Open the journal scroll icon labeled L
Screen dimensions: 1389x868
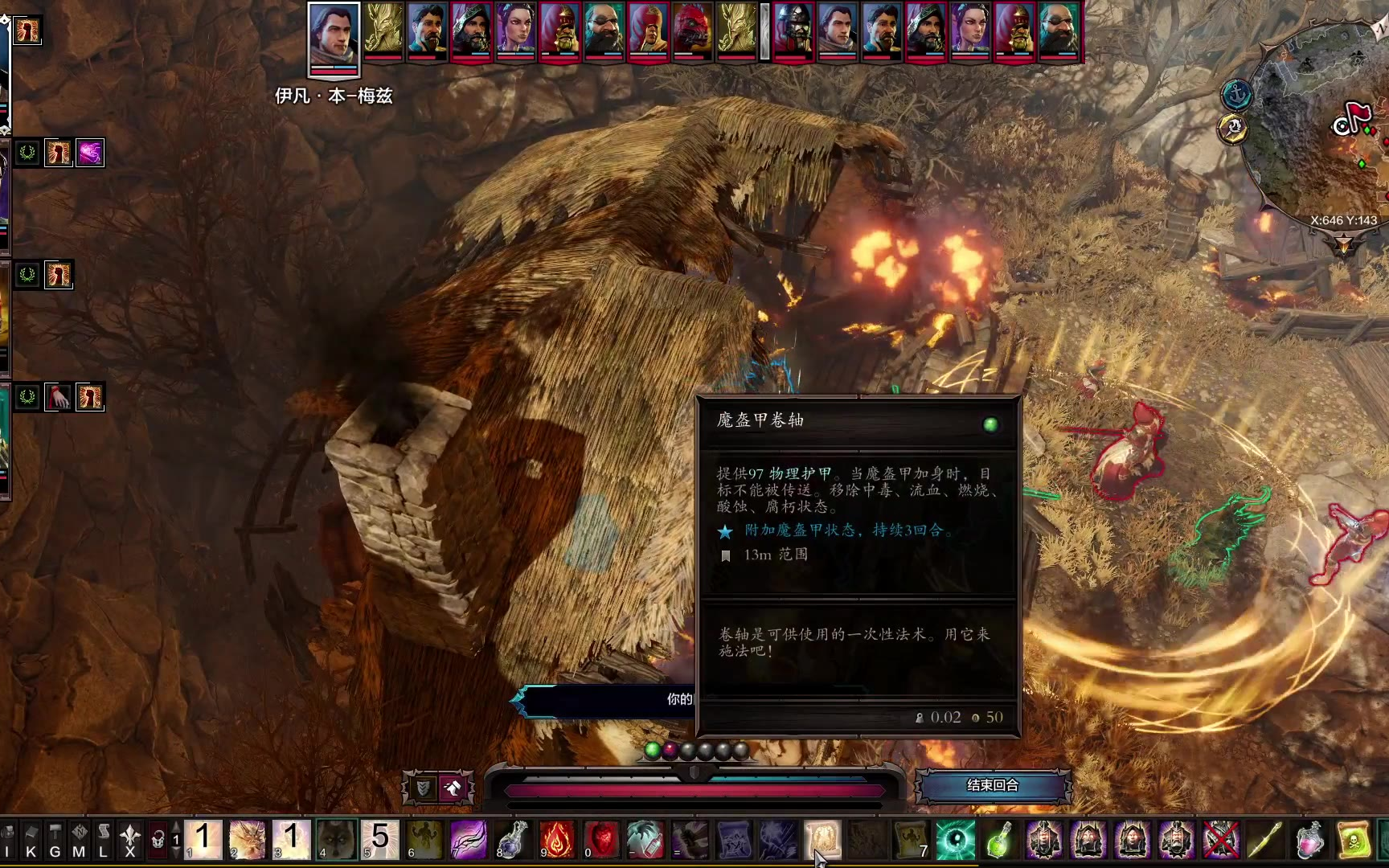[104, 840]
